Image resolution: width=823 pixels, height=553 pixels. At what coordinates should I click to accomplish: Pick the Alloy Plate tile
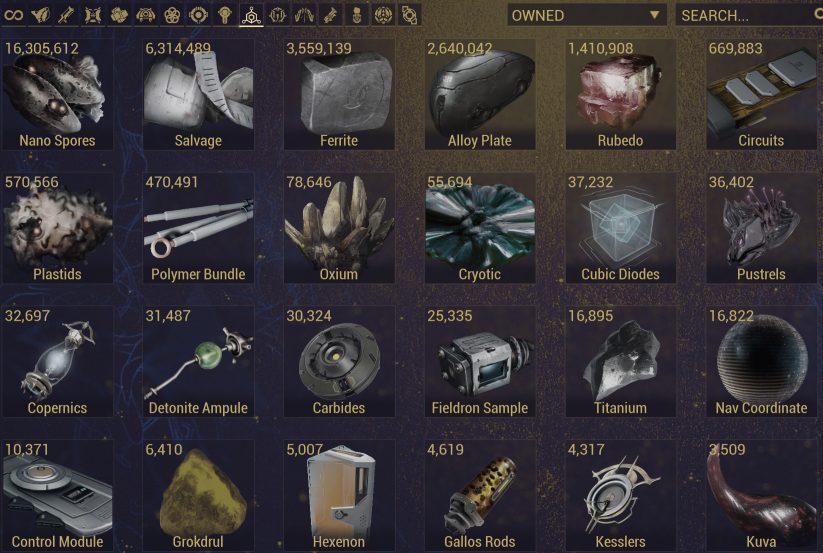(480, 95)
